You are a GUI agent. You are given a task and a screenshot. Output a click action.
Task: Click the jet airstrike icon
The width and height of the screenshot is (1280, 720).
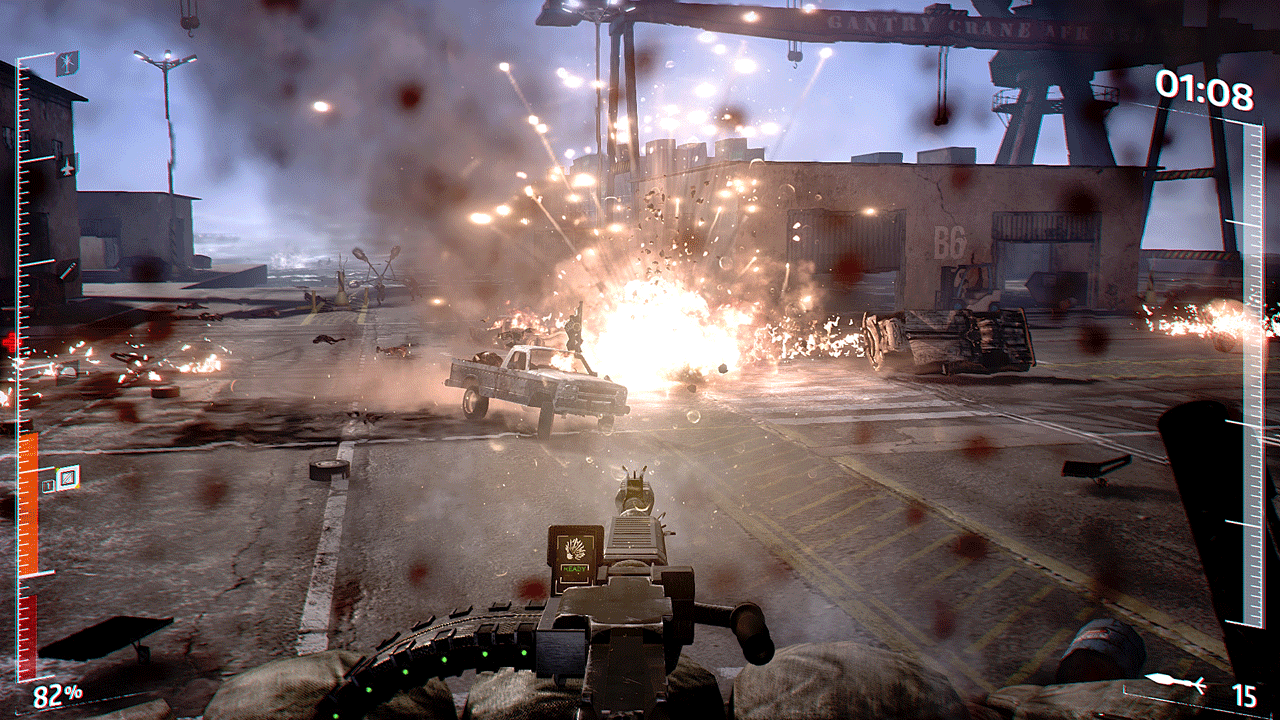tap(67, 167)
